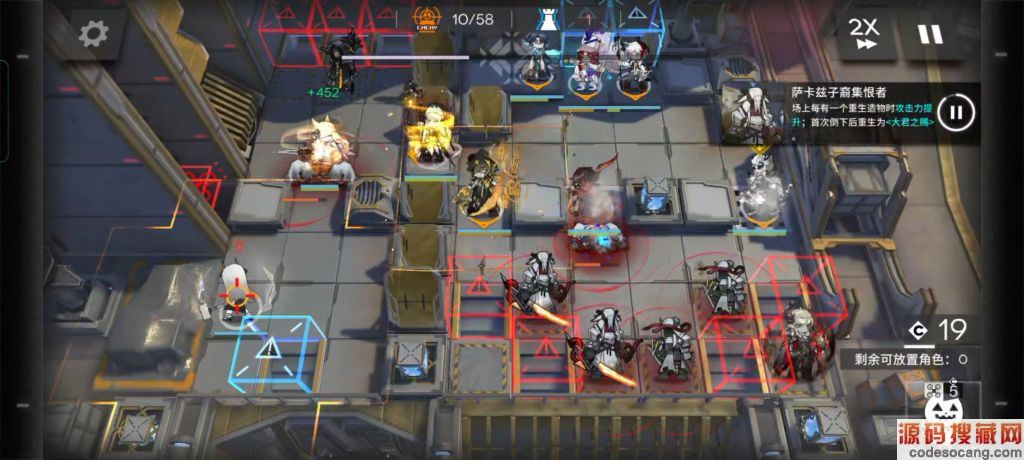Open the gear settings menu
This screenshot has height=460, width=1024.
pos(93,34)
